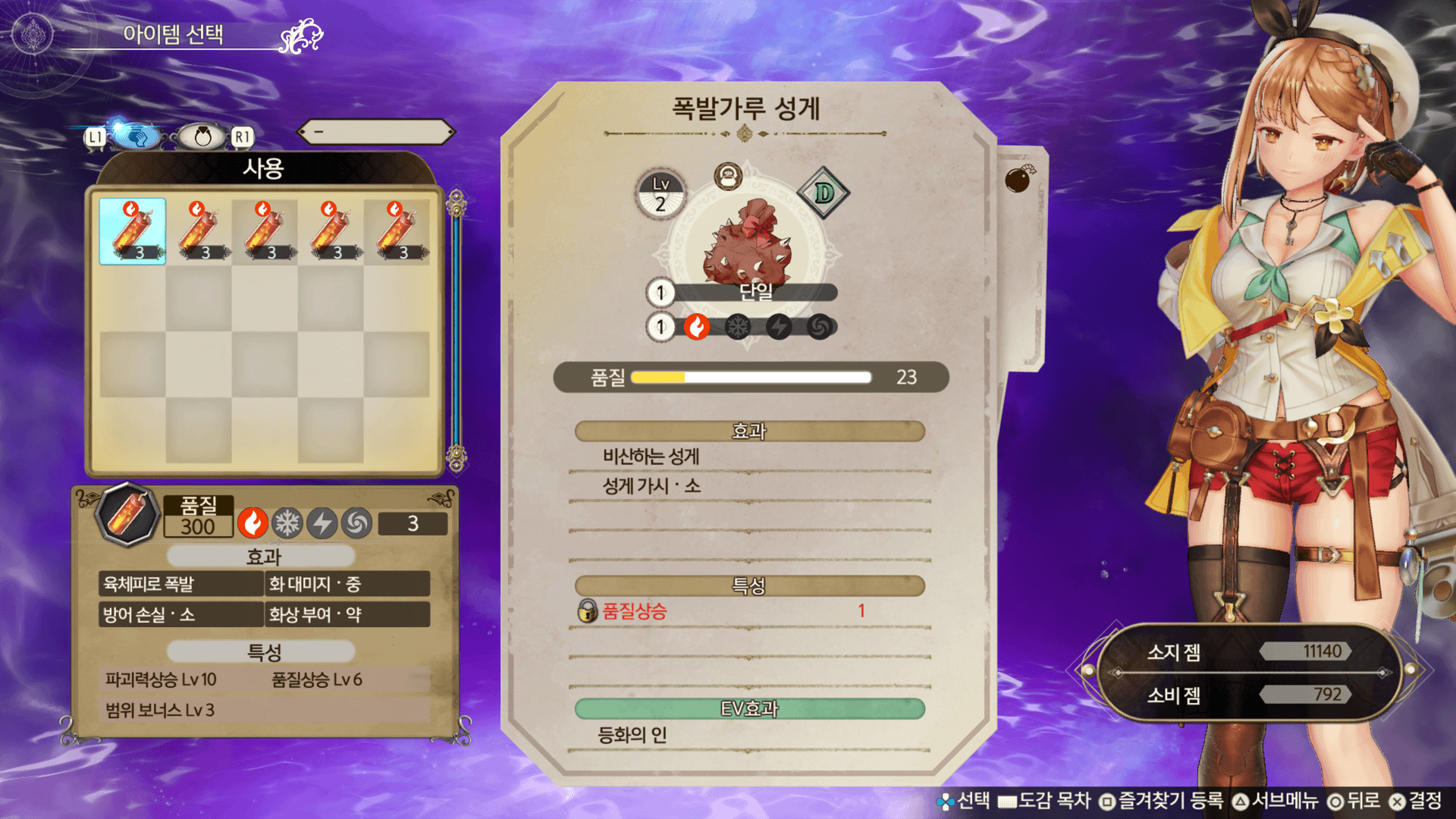Select the 비산하는 성게 effect row
Viewport: 1456px width, 819px height.
click(749, 457)
